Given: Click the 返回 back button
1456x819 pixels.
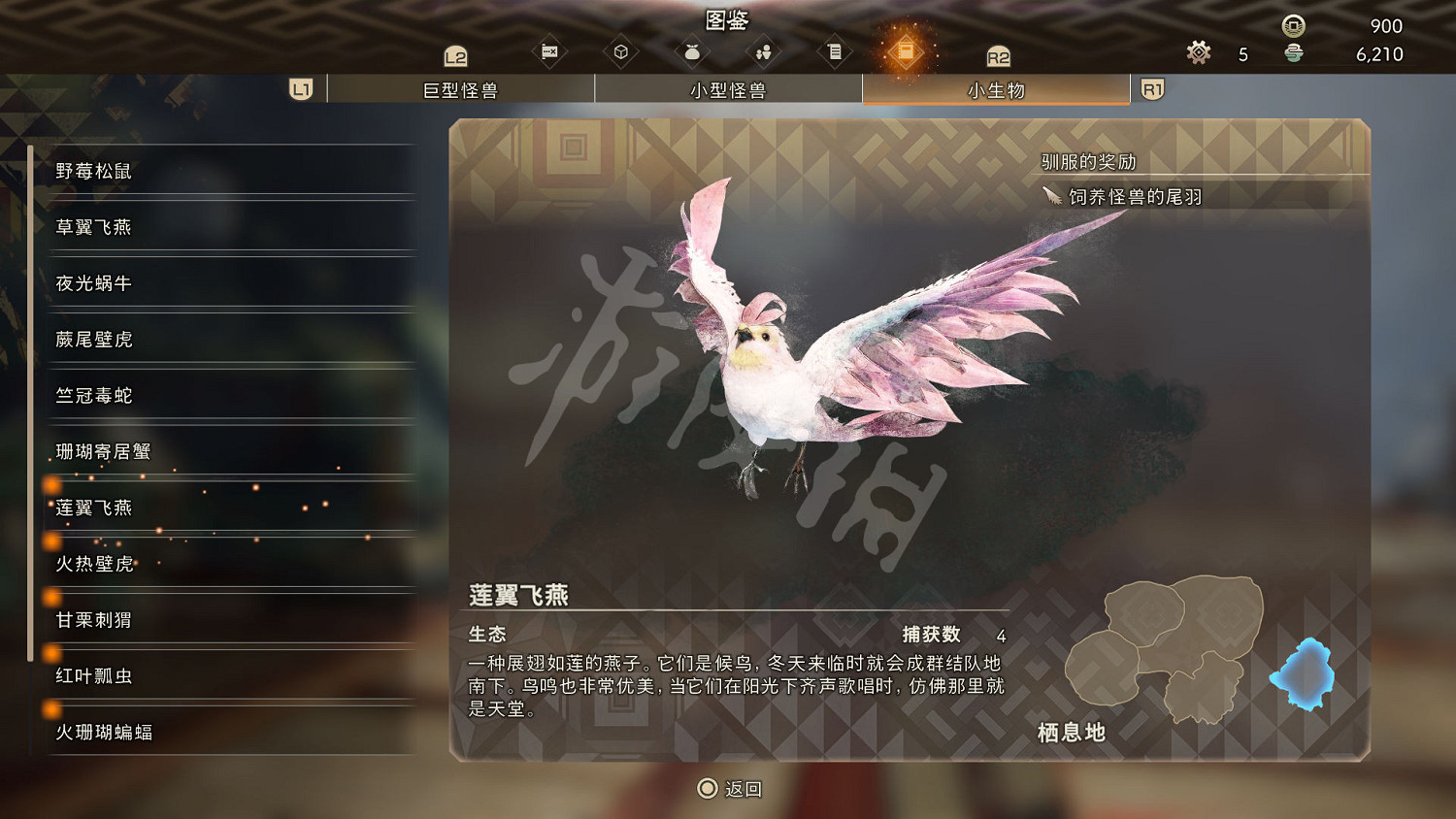Looking at the screenshot, I should click(728, 789).
